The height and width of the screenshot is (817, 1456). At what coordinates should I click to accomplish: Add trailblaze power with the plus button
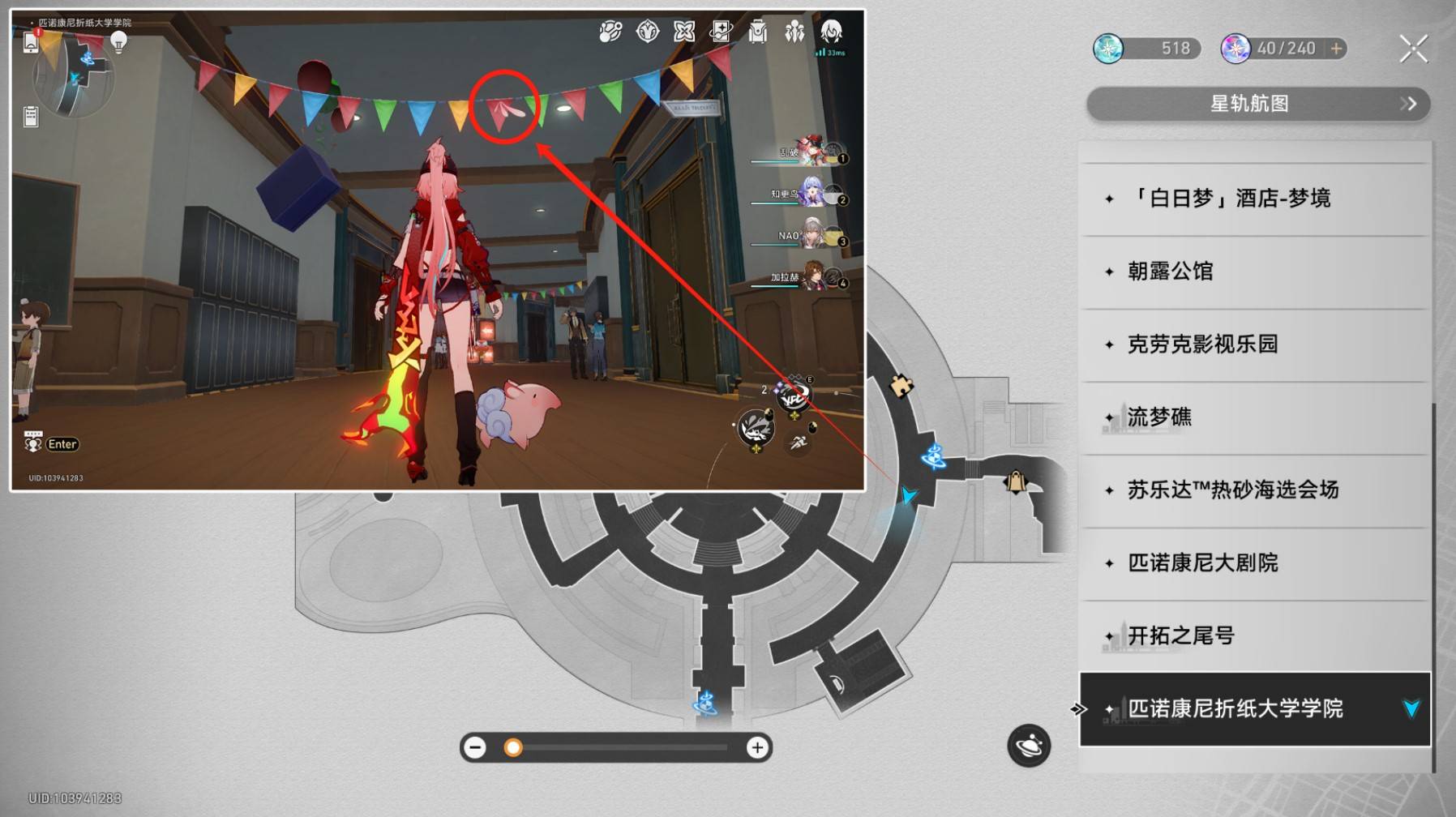pos(1336,49)
